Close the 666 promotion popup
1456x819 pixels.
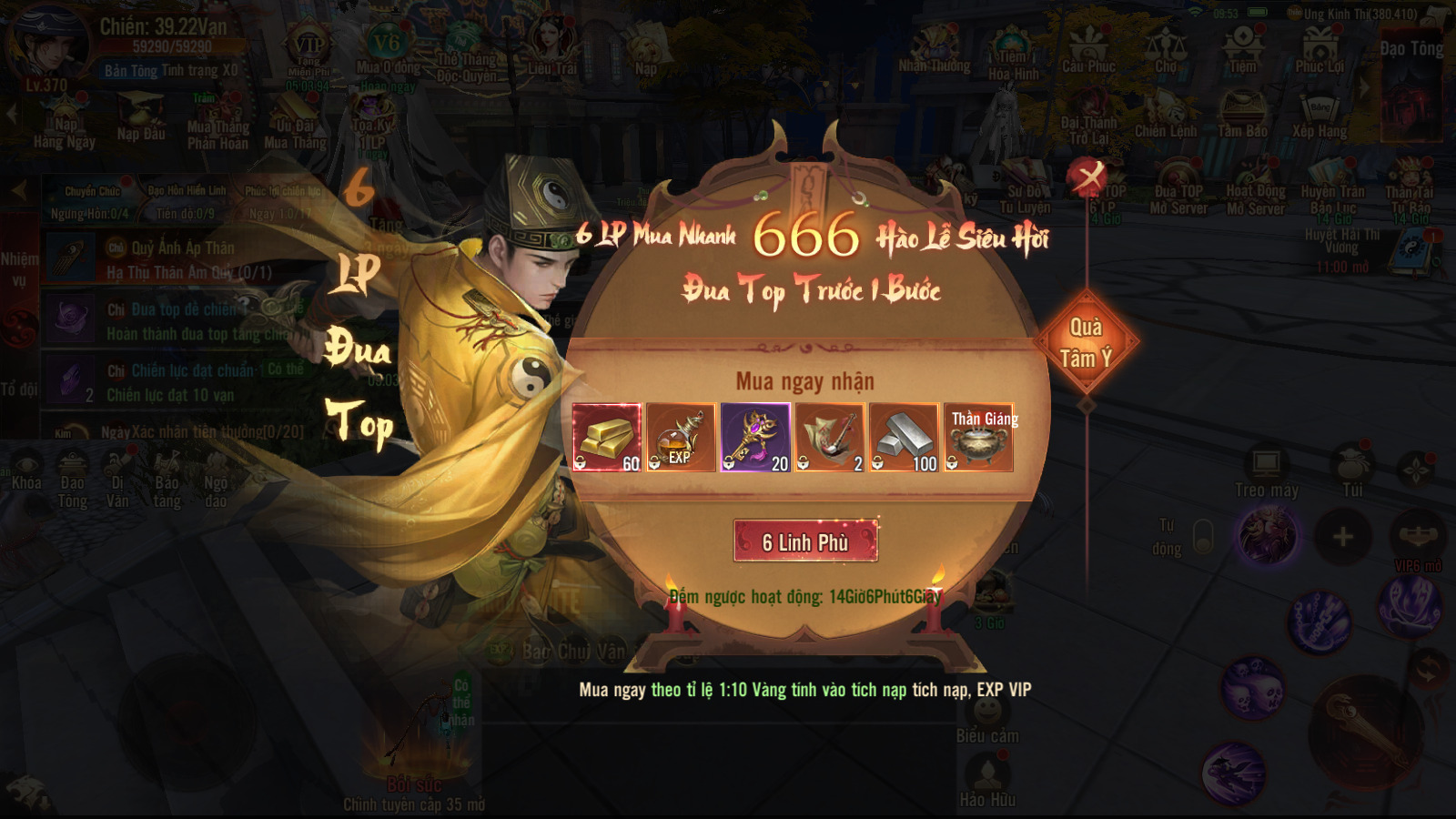[x=1088, y=176]
